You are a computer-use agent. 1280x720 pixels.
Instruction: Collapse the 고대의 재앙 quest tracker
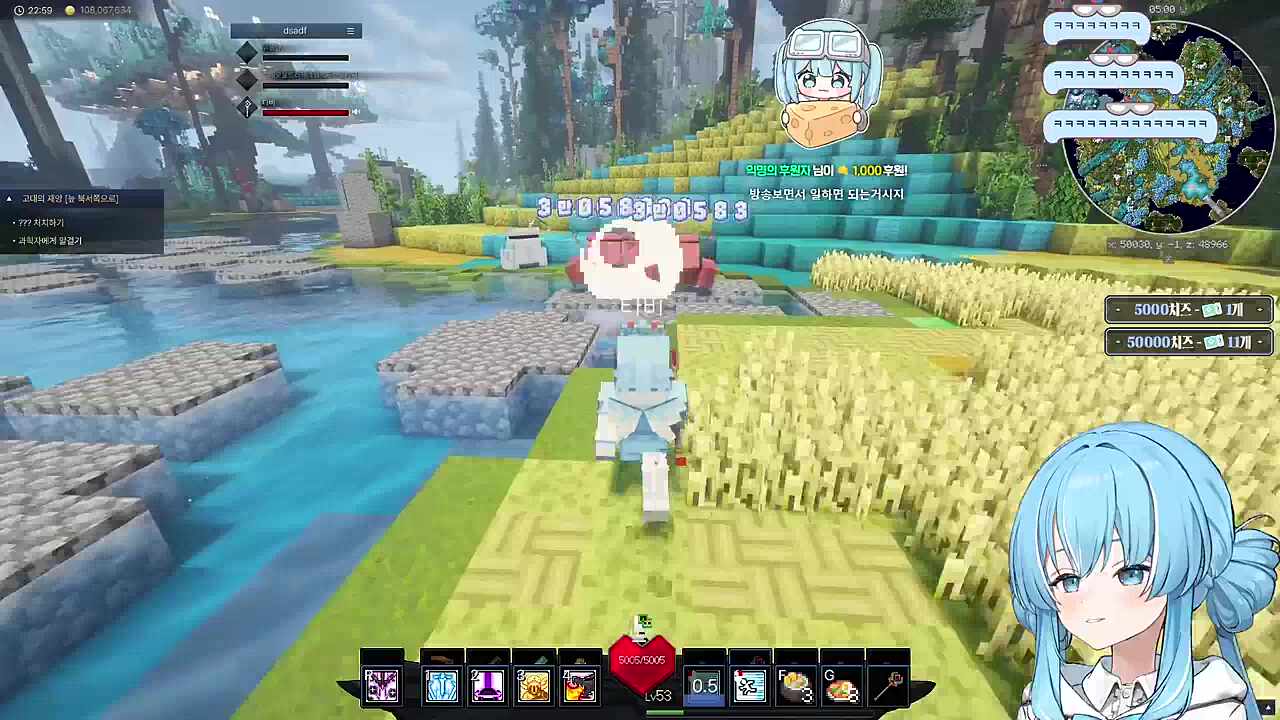(x=10, y=199)
